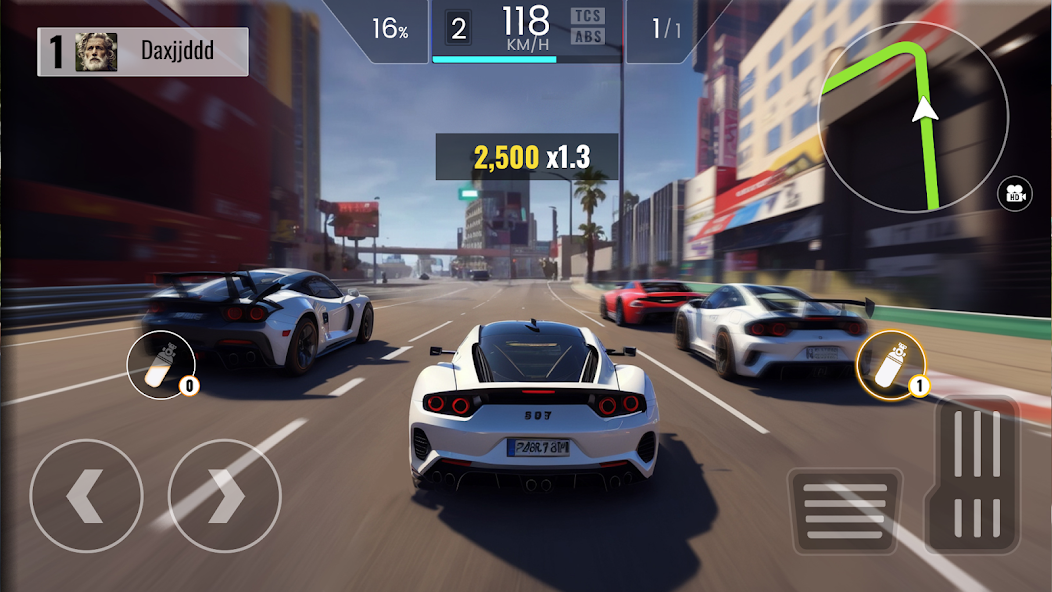The image size is (1052, 592).
Task: Steer left with the left arrow button
Action: (86, 495)
